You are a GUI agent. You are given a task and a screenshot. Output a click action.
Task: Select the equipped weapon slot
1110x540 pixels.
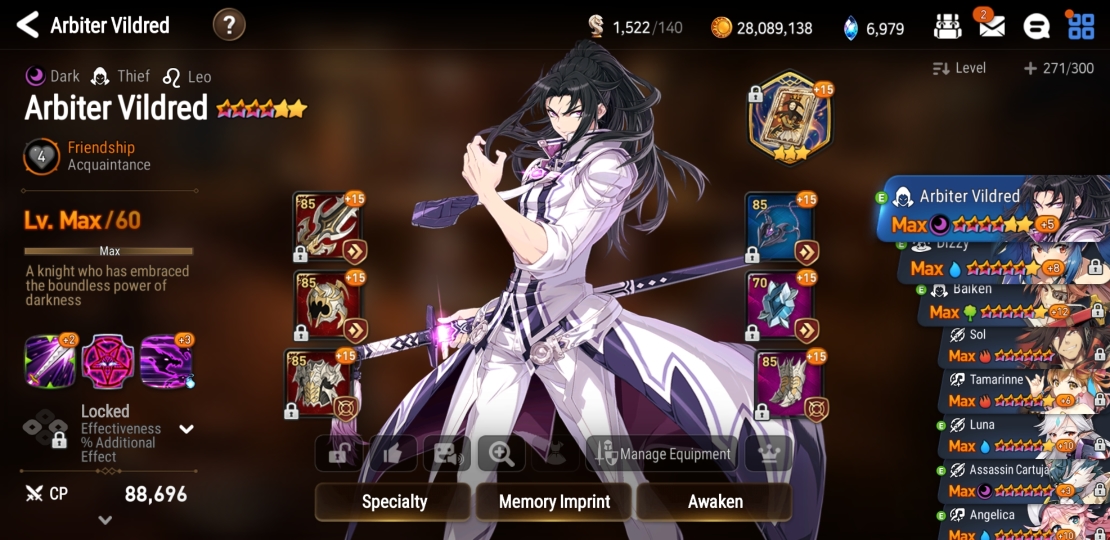click(x=327, y=227)
